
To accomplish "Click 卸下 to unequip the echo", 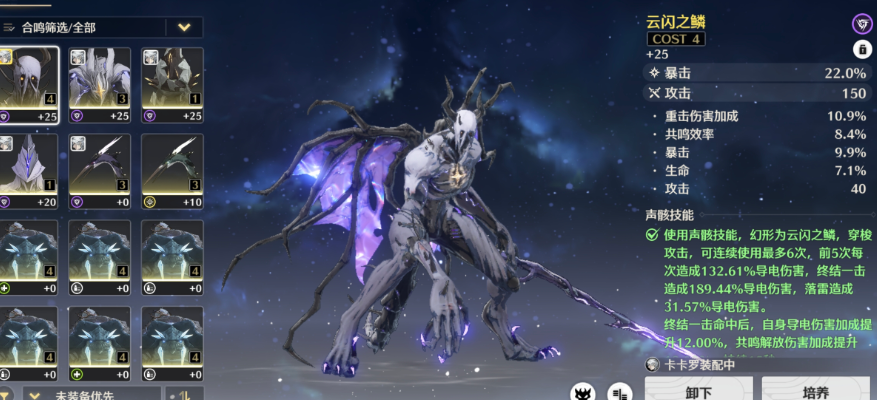I will click(697, 390).
